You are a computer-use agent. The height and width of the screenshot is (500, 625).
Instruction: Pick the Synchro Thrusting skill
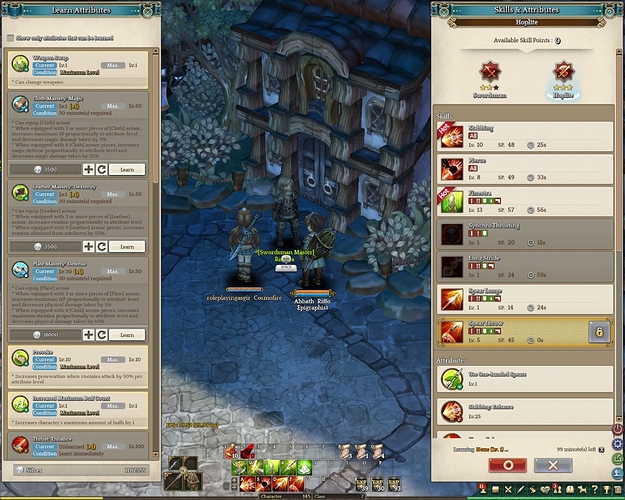(x=452, y=235)
